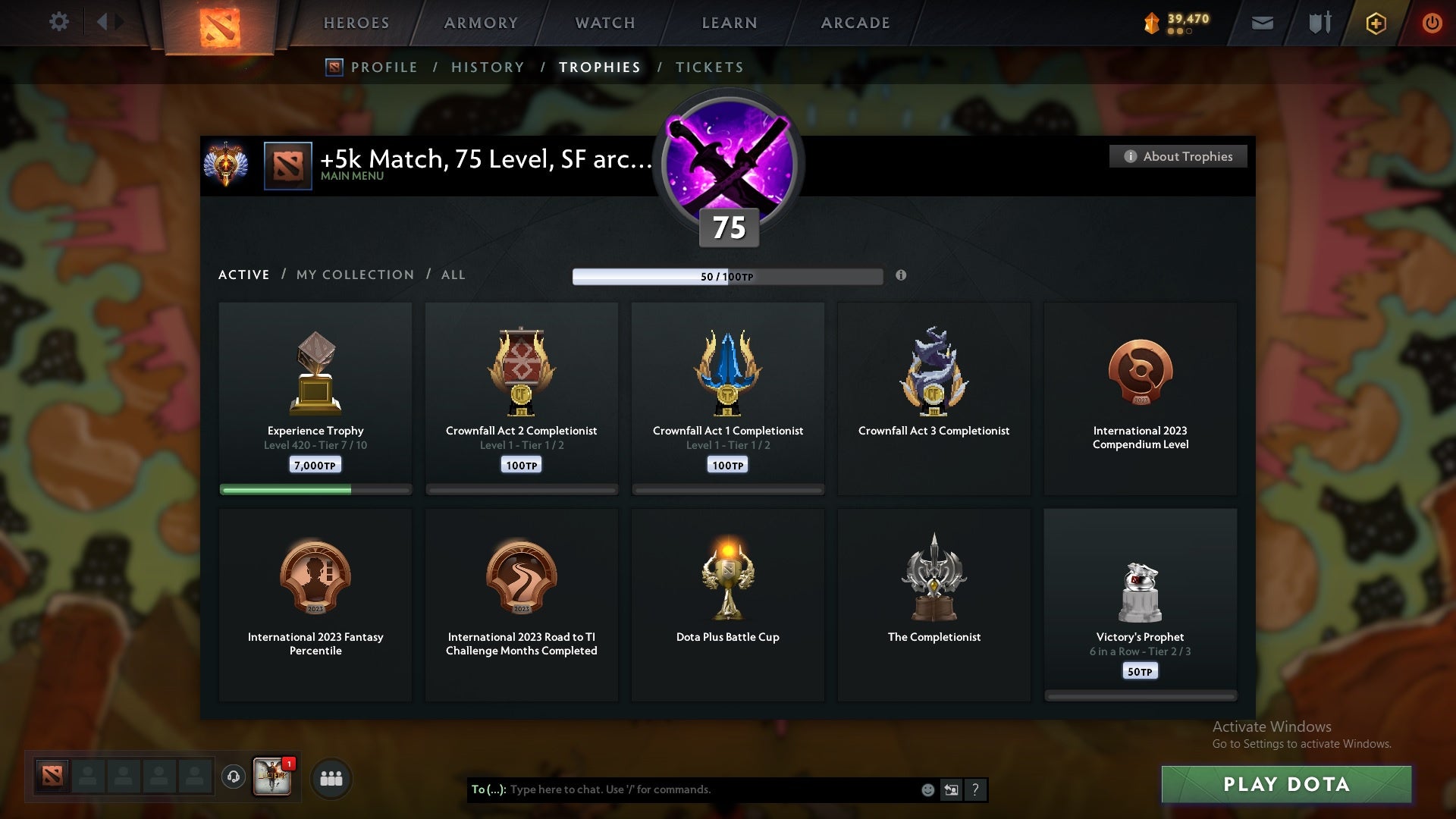Screen dimensions: 1456x819
Task: Open the voice chat headphone icon
Action: (x=233, y=777)
